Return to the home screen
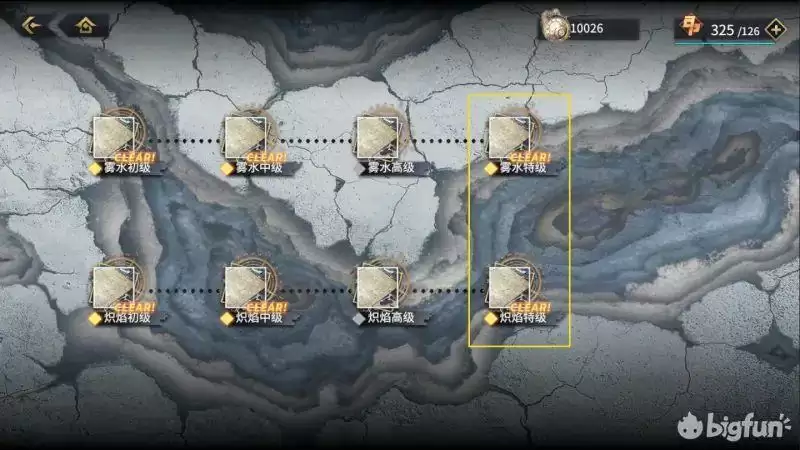 point(85,25)
